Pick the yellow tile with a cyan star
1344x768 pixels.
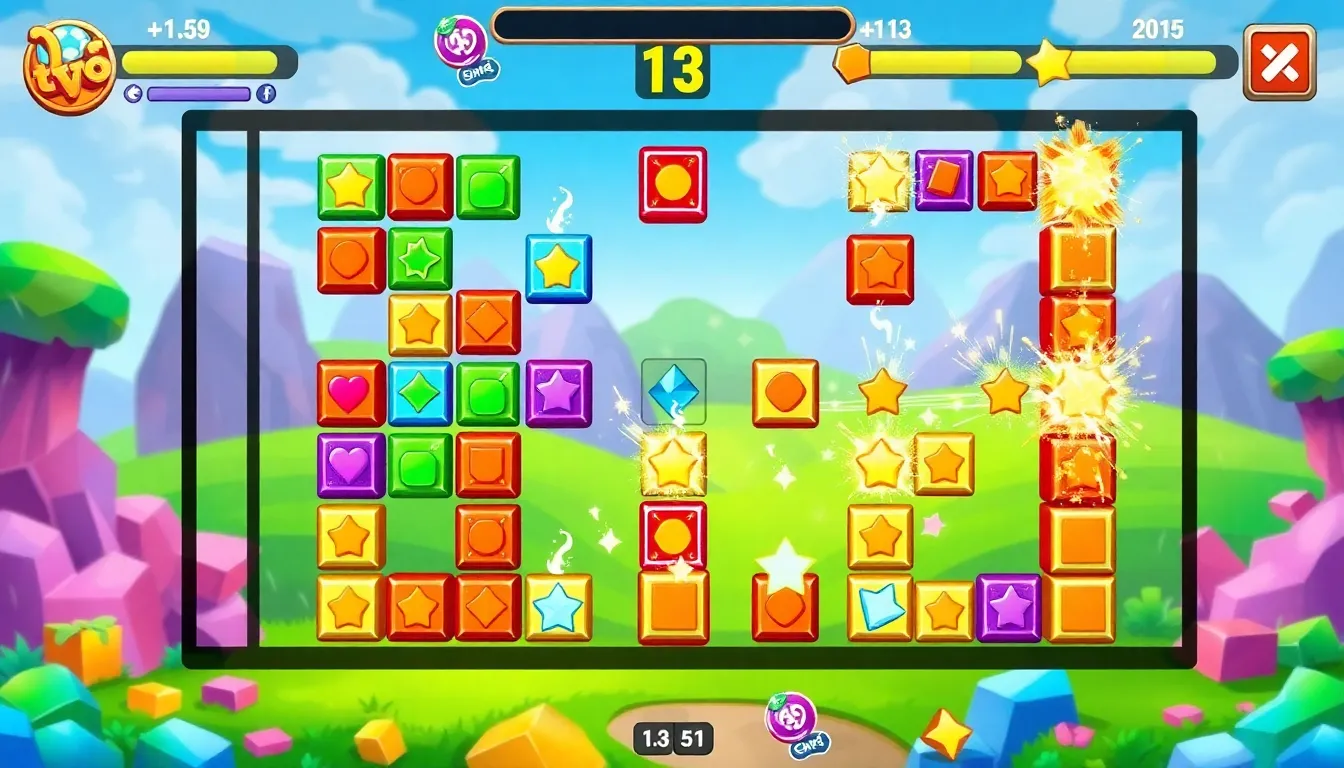(558, 607)
